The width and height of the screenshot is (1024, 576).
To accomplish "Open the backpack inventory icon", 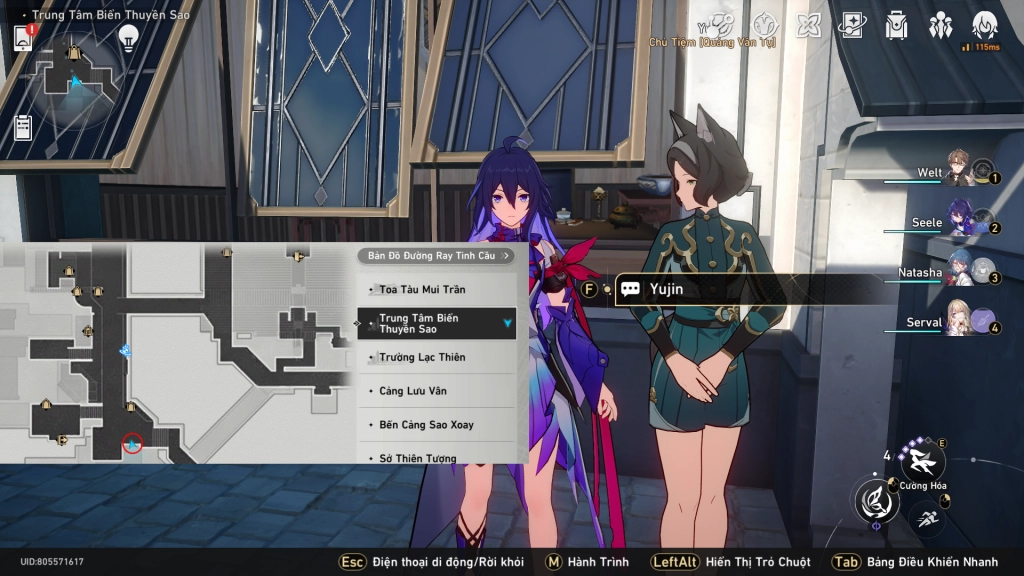I will (x=896, y=26).
